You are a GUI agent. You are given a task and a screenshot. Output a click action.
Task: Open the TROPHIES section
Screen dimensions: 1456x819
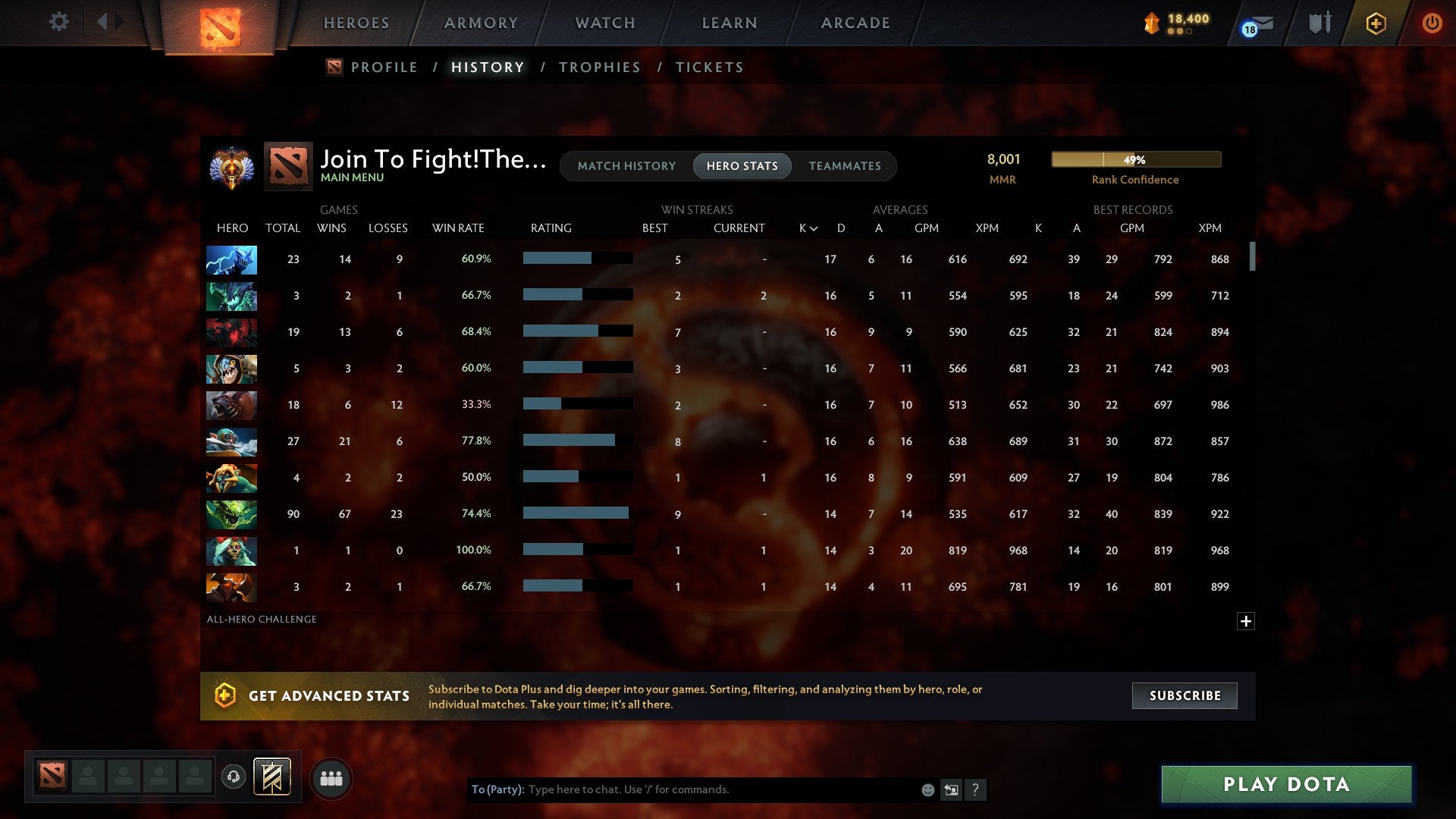(x=599, y=67)
